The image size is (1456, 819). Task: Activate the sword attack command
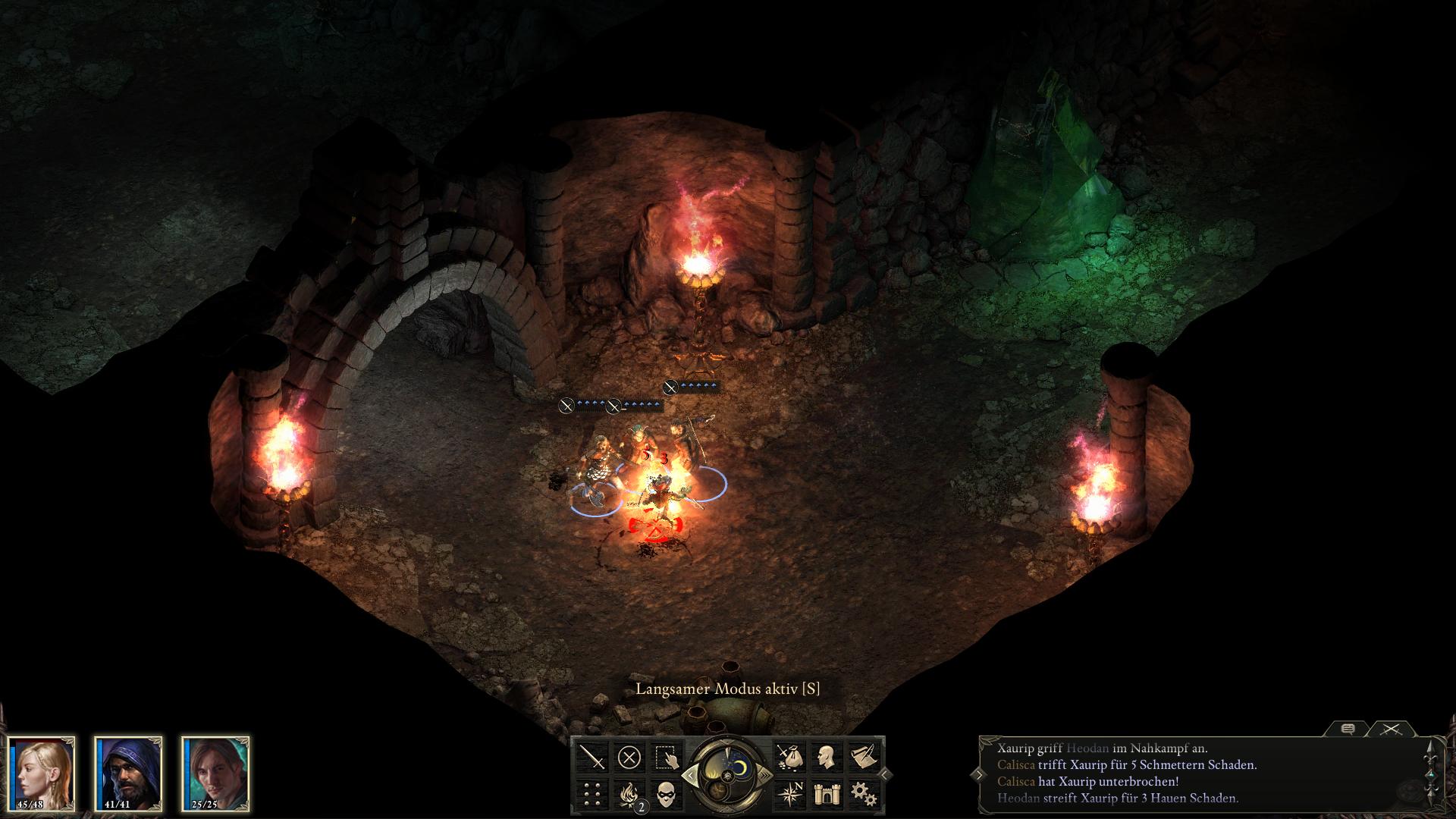point(593,757)
